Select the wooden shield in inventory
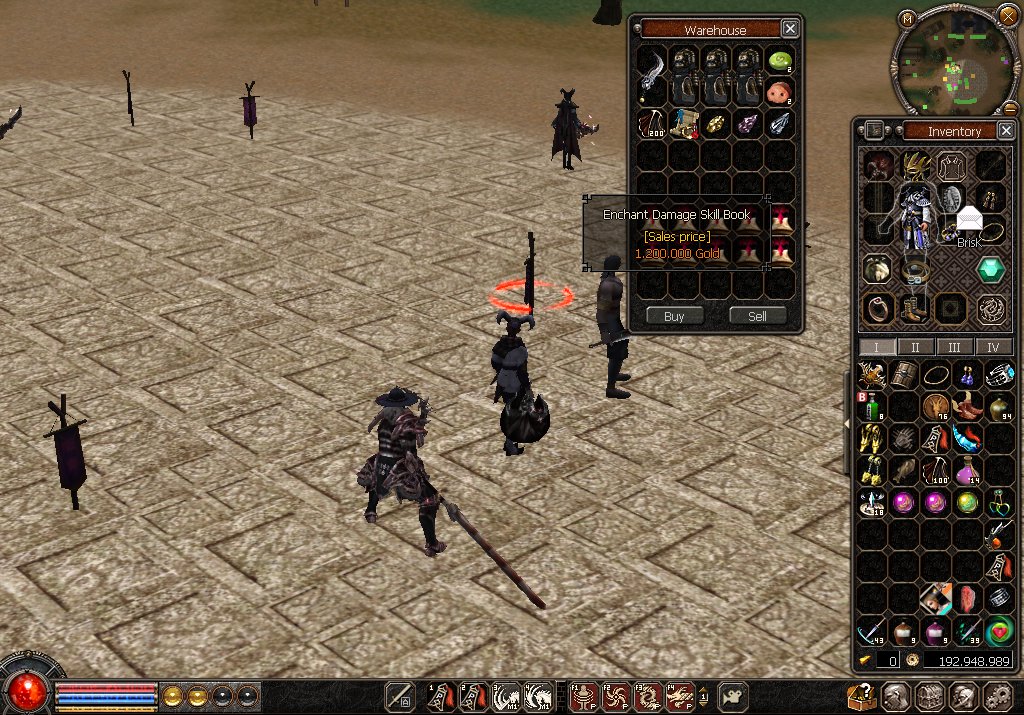This screenshot has height=715, width=1024. coord(904,376)
